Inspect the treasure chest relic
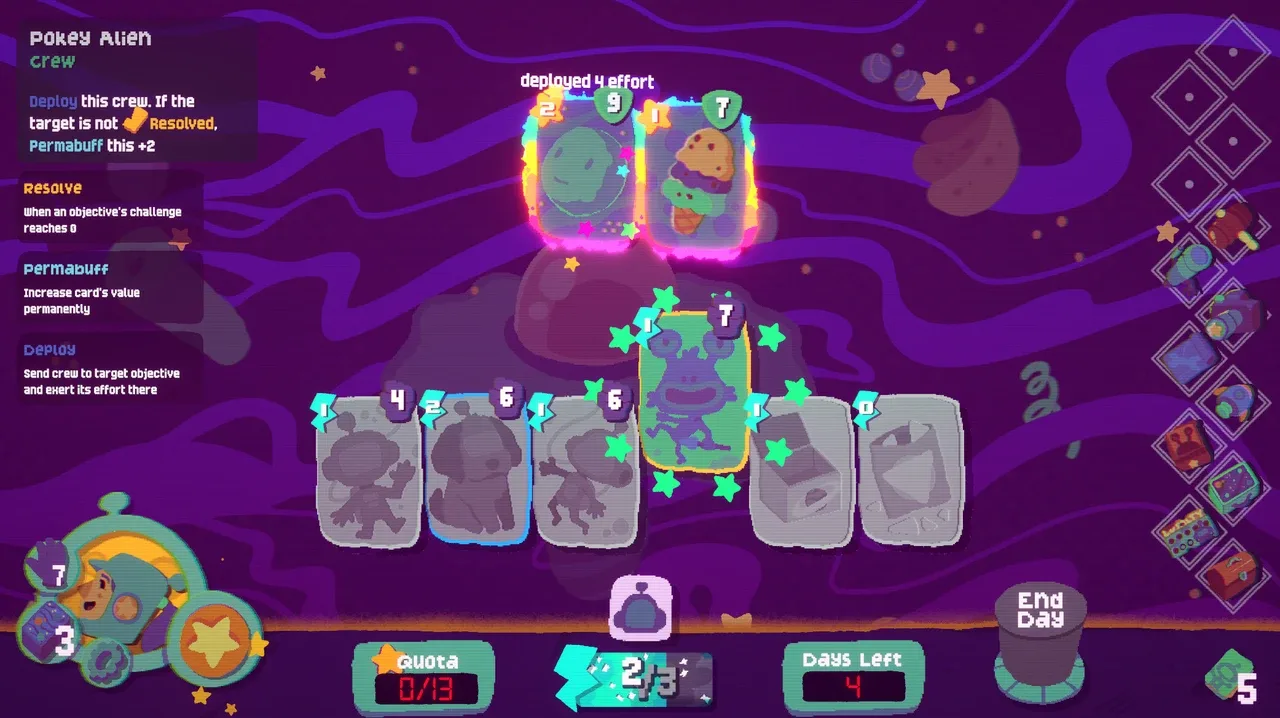1280x718 pixels. click(1232, 574)
